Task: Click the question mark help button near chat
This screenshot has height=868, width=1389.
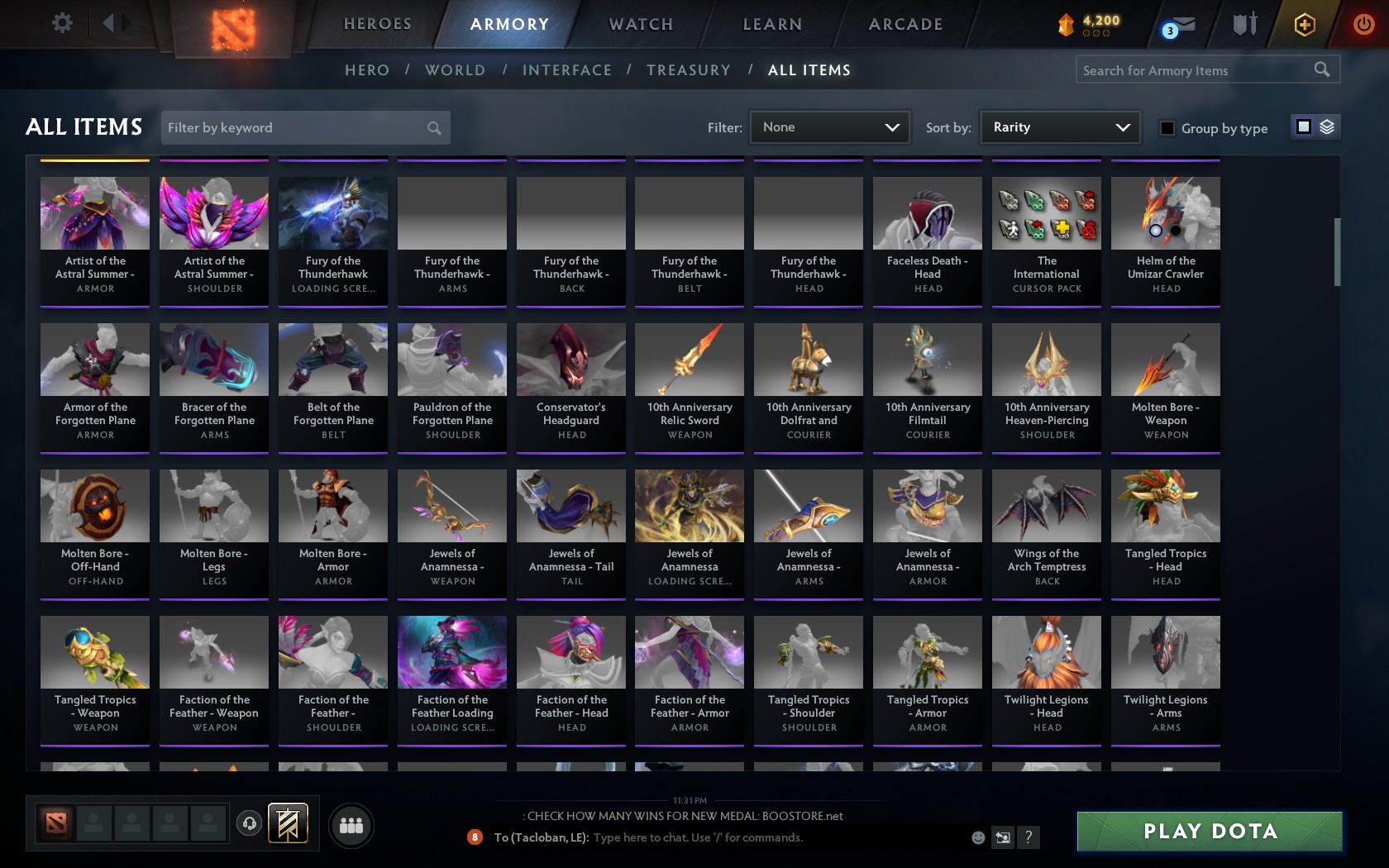Action: (1028, 837)
